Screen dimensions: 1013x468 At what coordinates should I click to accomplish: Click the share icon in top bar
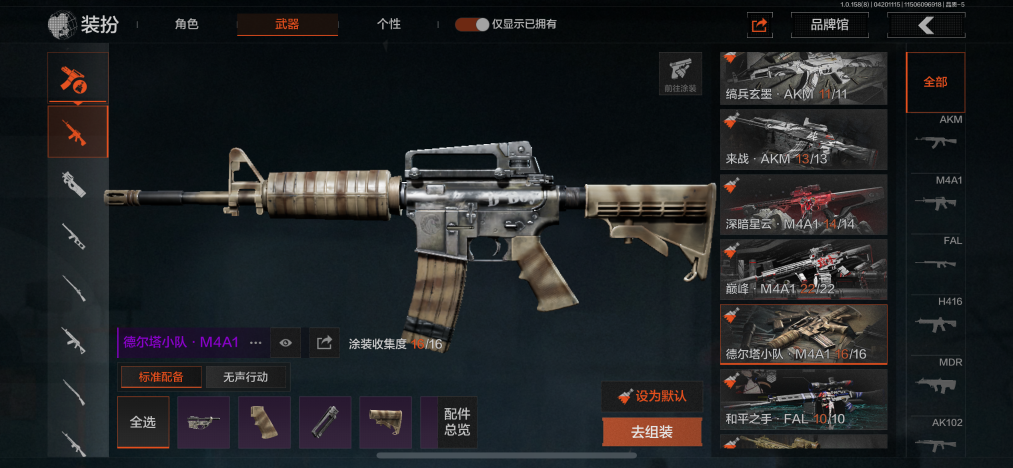click(759, 25)
